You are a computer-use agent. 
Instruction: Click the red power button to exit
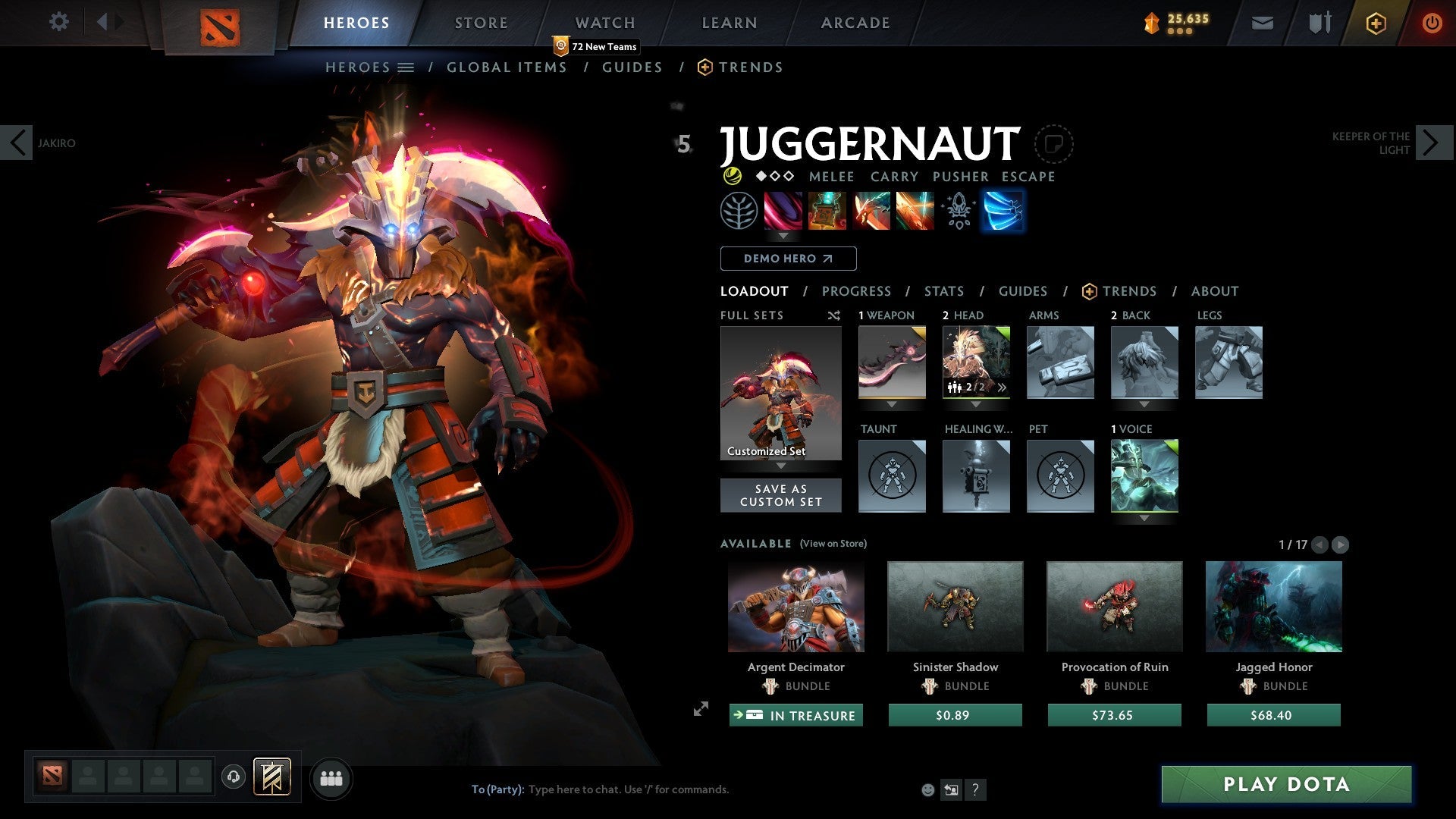[1432, 23]
